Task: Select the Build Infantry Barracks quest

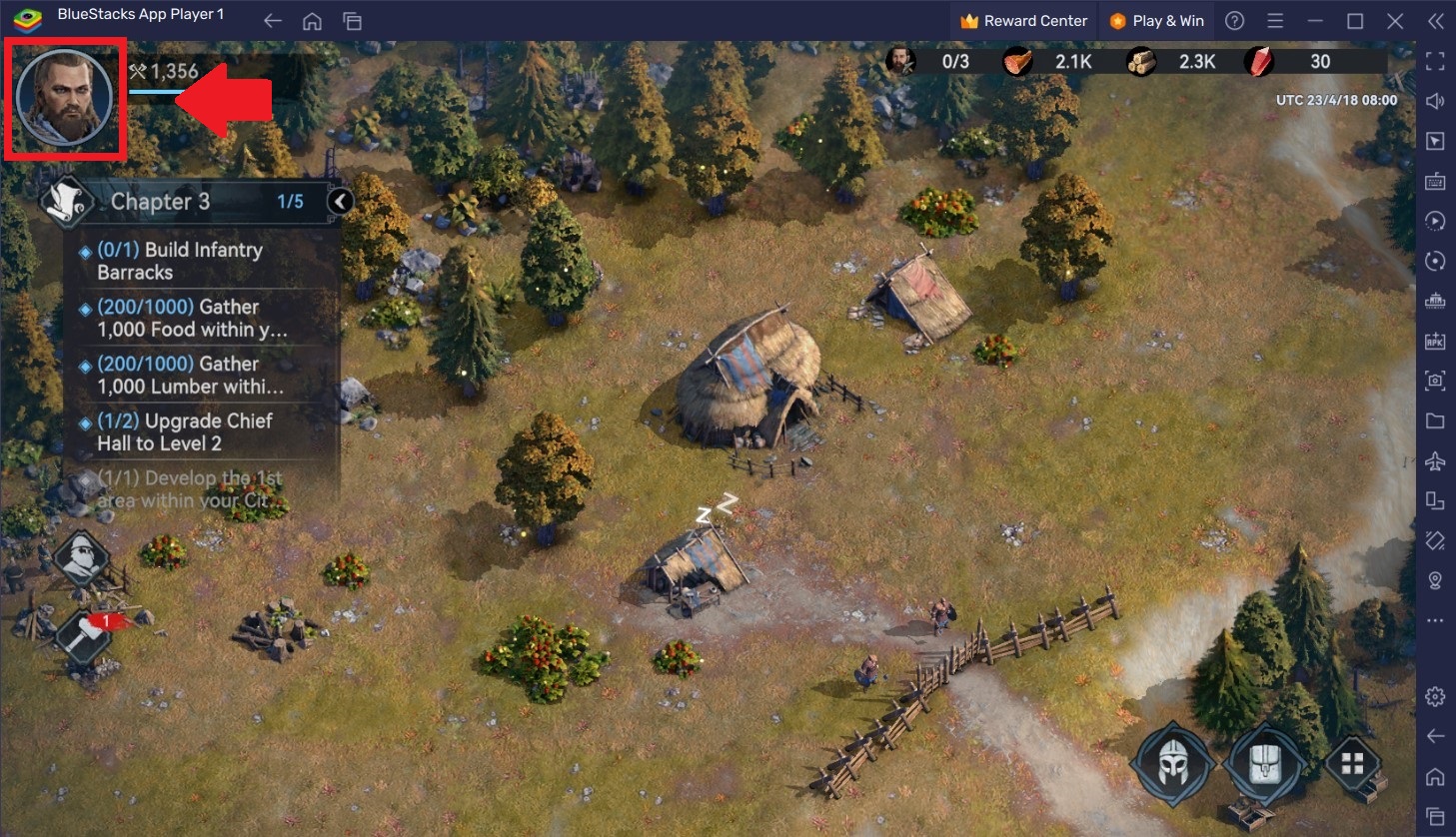Action: [x=180, y=261]
